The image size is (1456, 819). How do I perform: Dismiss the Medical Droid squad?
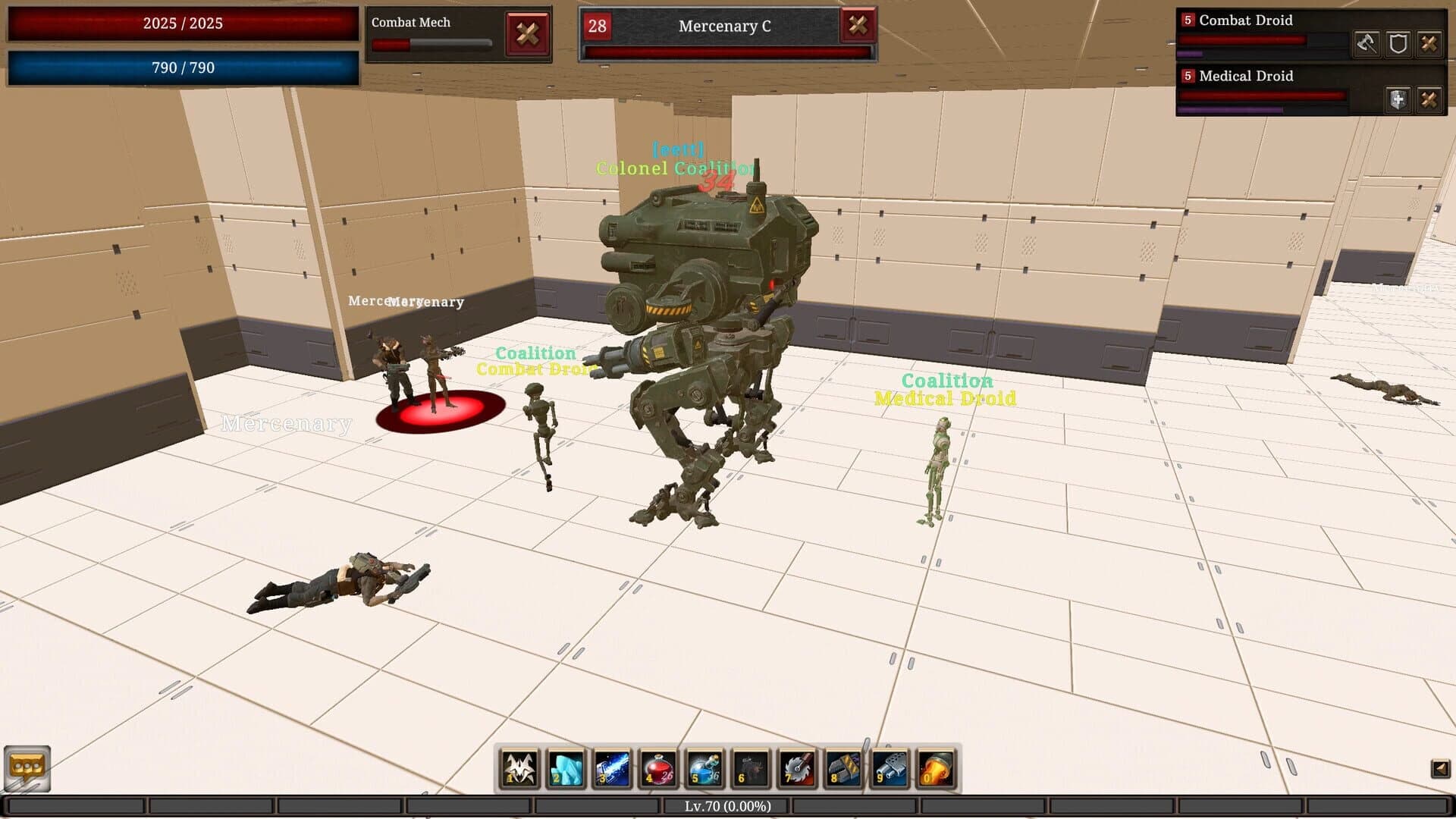click(1430, 99)
